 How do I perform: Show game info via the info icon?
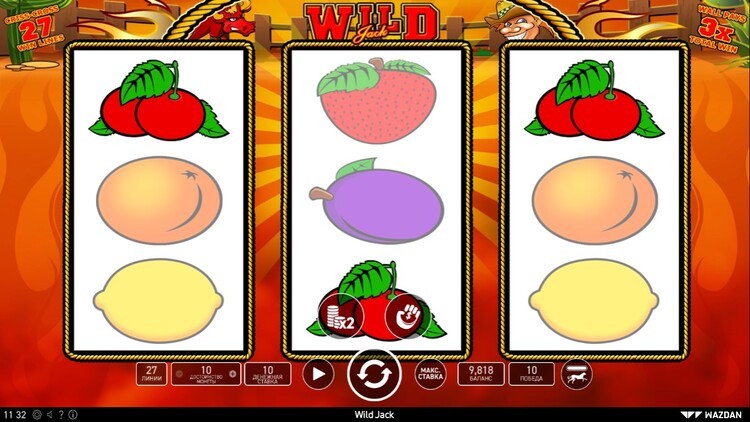72,414
